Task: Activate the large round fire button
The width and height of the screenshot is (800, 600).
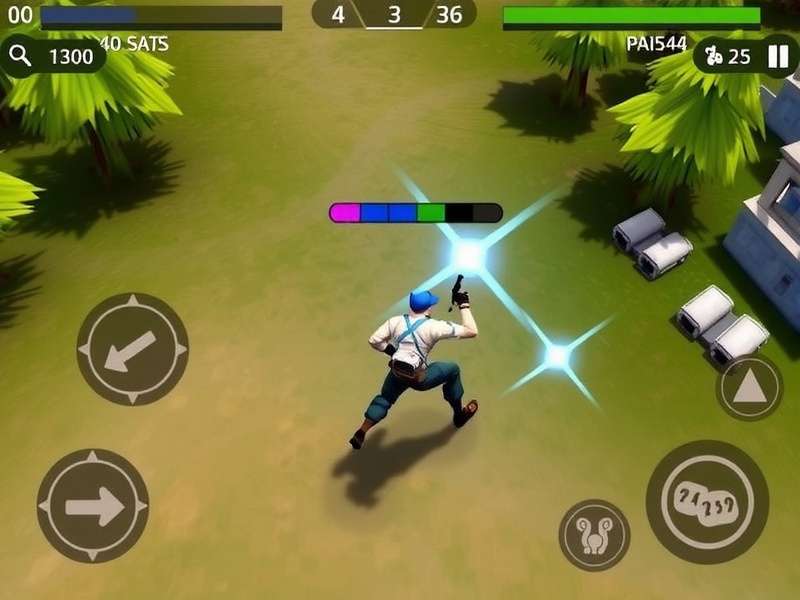Action: [707, 501]
